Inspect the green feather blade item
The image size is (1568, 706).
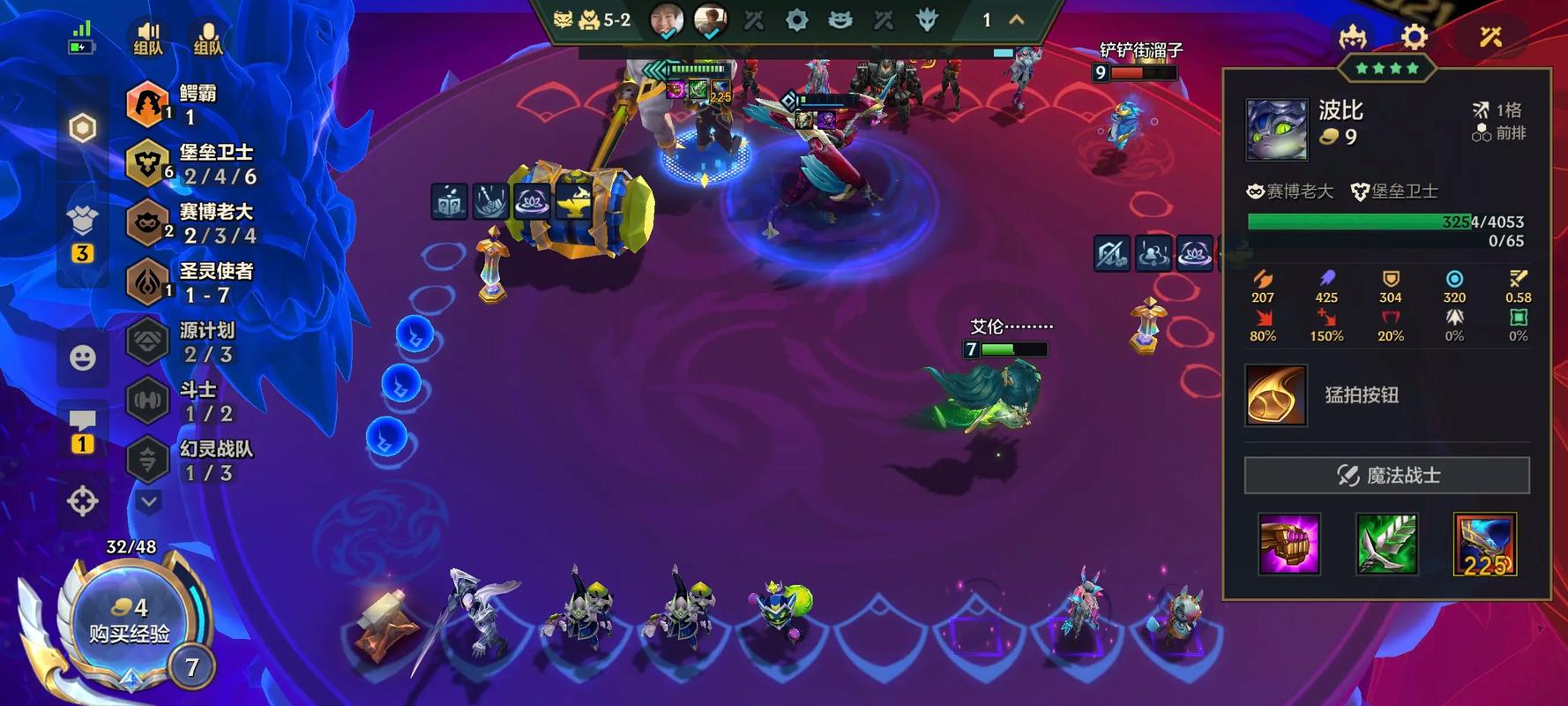pos(1386,544)
